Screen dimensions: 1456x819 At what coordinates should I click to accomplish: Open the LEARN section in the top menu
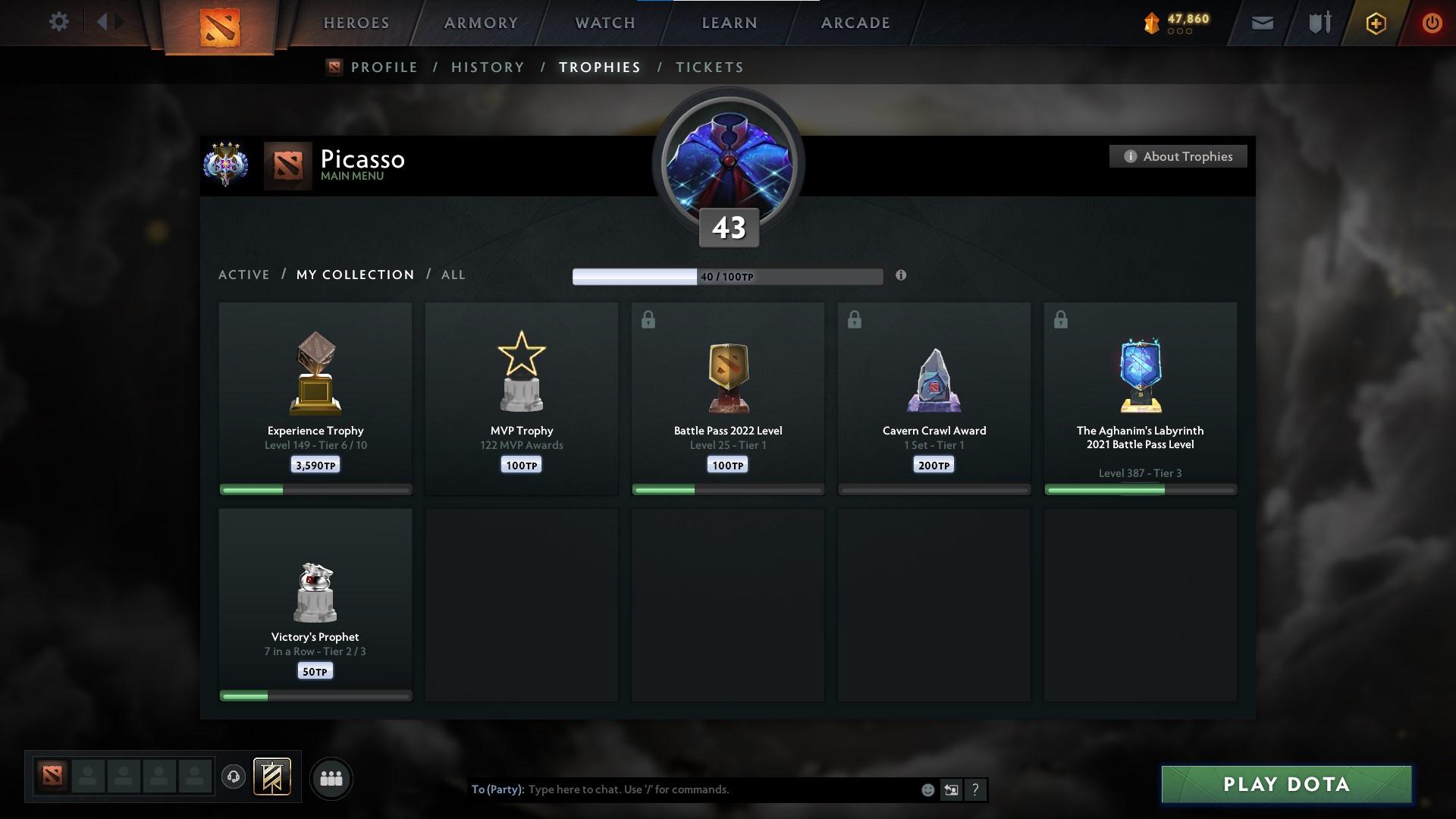[727, 23]
